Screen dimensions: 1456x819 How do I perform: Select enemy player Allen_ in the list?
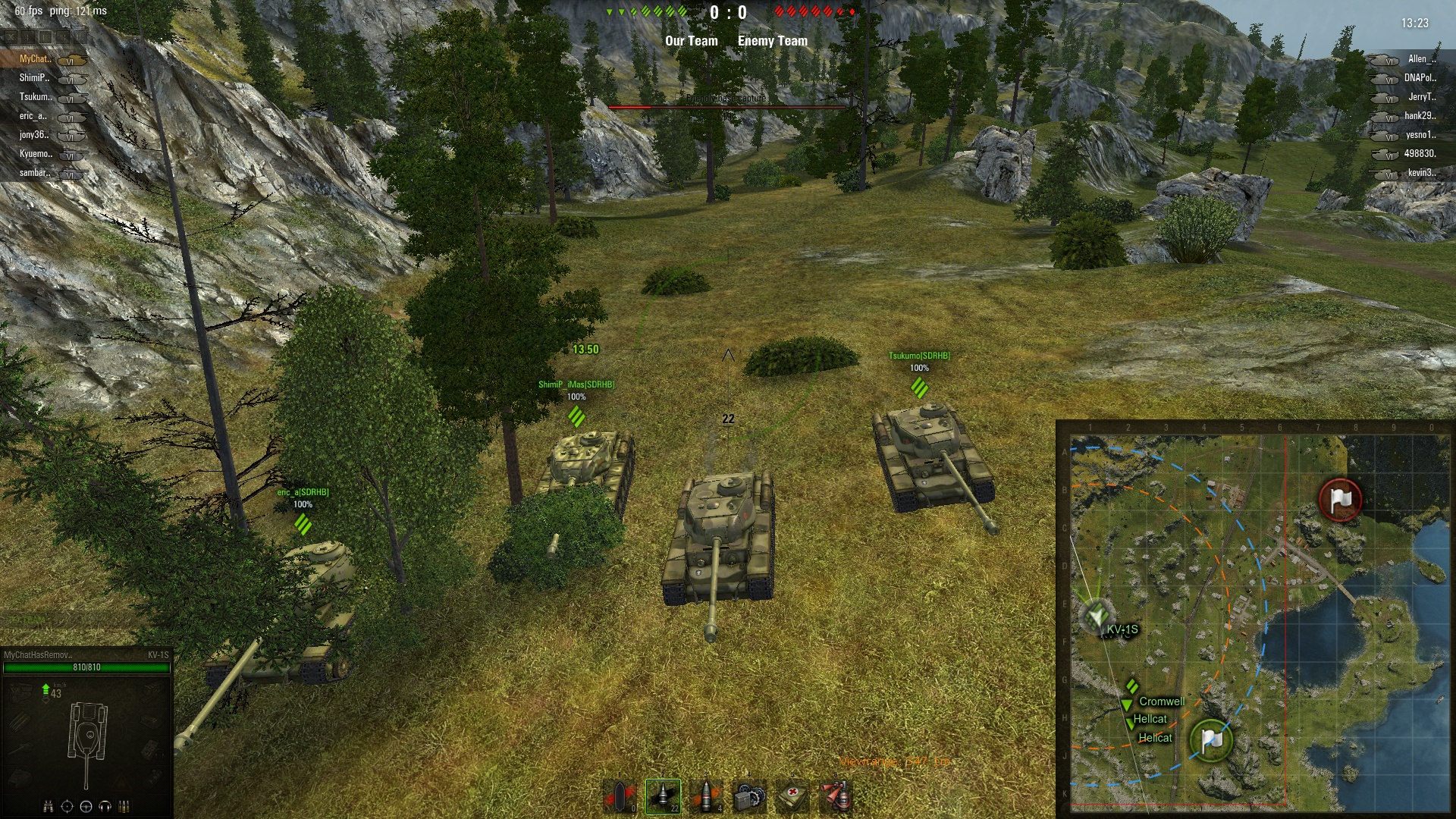(x=1421, y=59)
